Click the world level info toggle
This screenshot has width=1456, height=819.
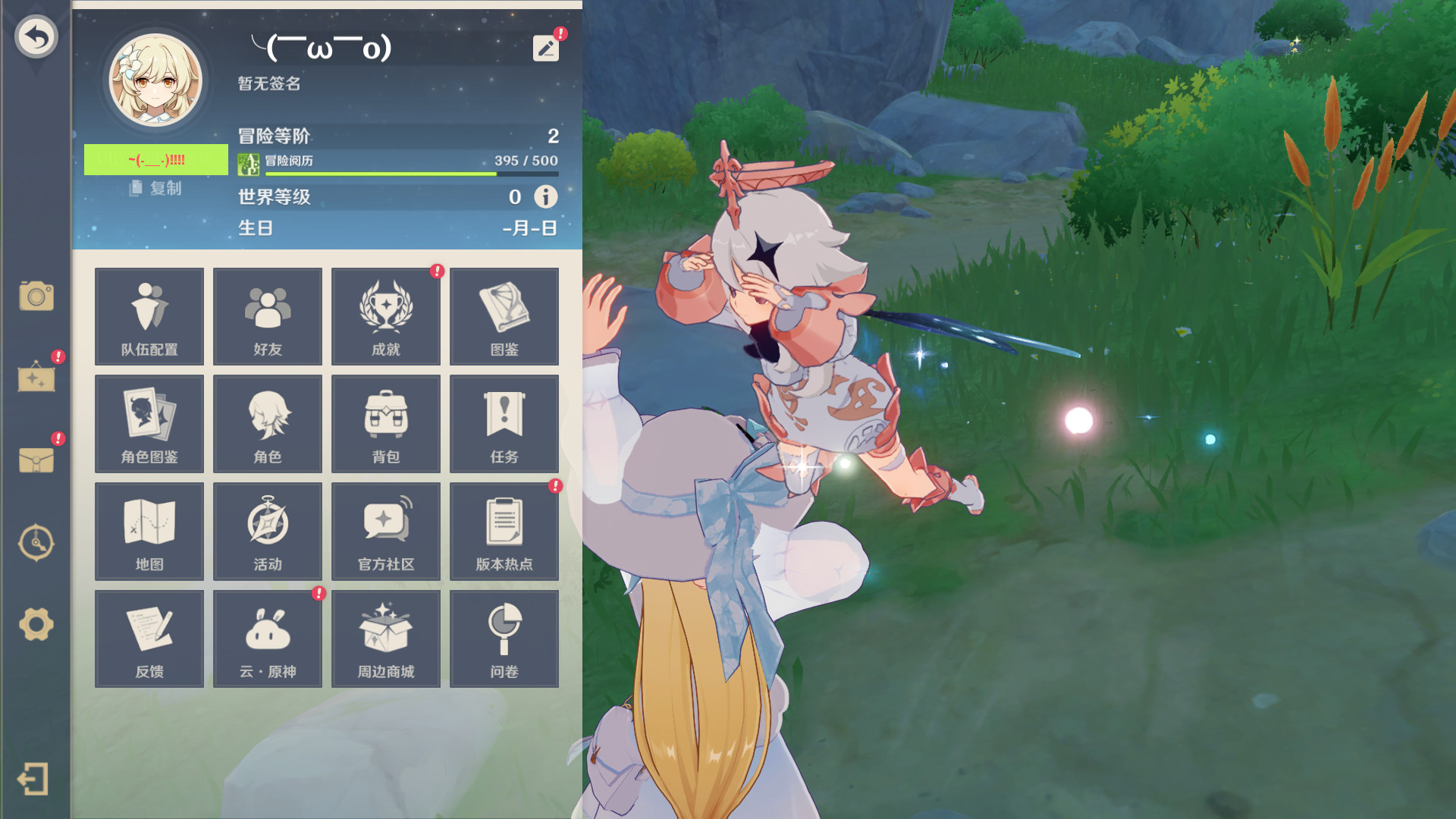(544, 197)
